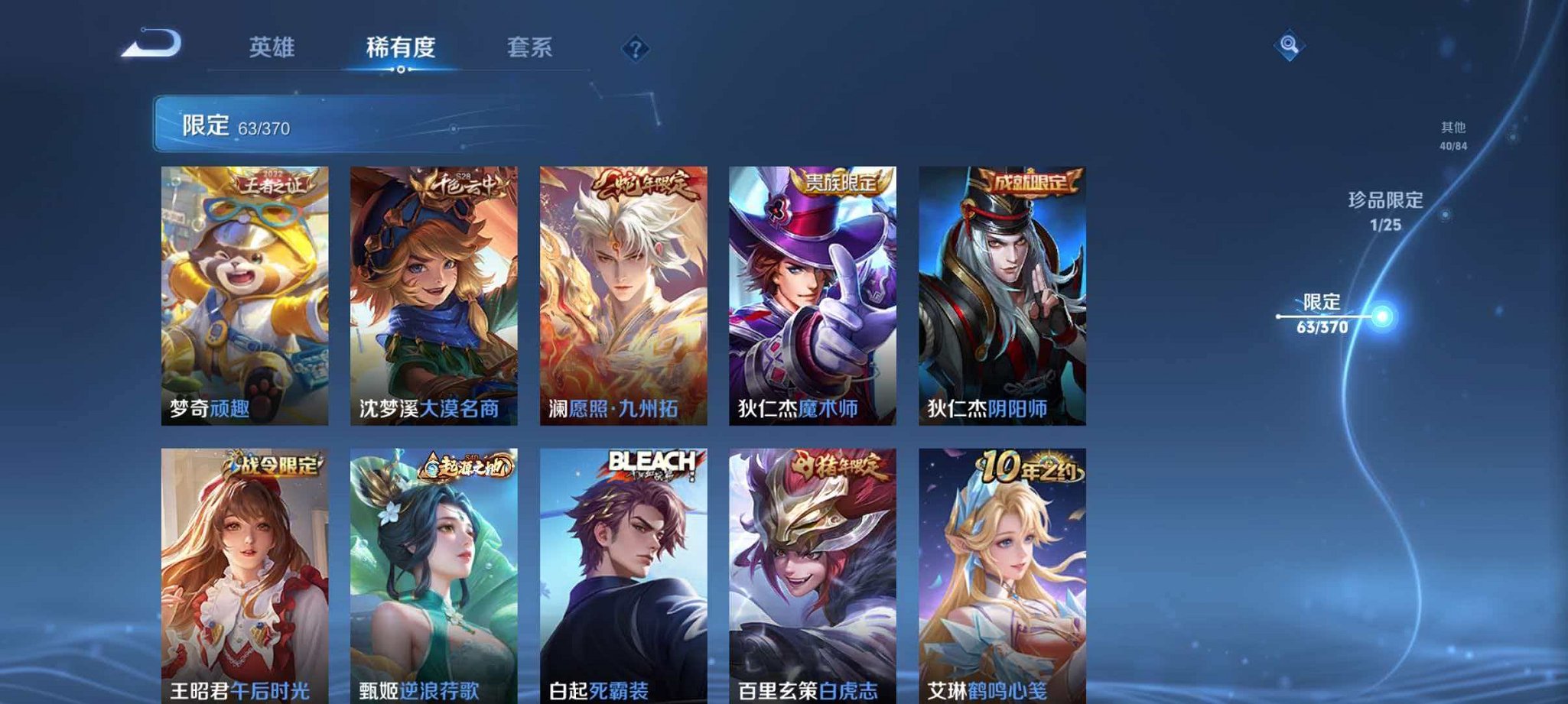Open the 其他 40/84 category
This screenshot has height=704, width=1568.
click(x=1452, y=132)
